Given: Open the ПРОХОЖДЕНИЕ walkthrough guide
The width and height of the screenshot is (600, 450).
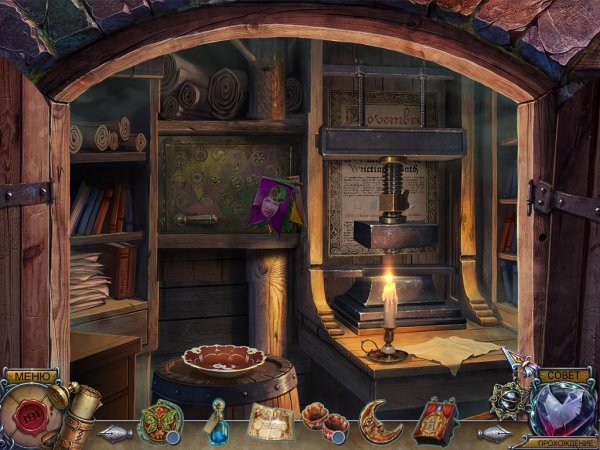Looking at the screenshot, I should (x=562, y=441).
